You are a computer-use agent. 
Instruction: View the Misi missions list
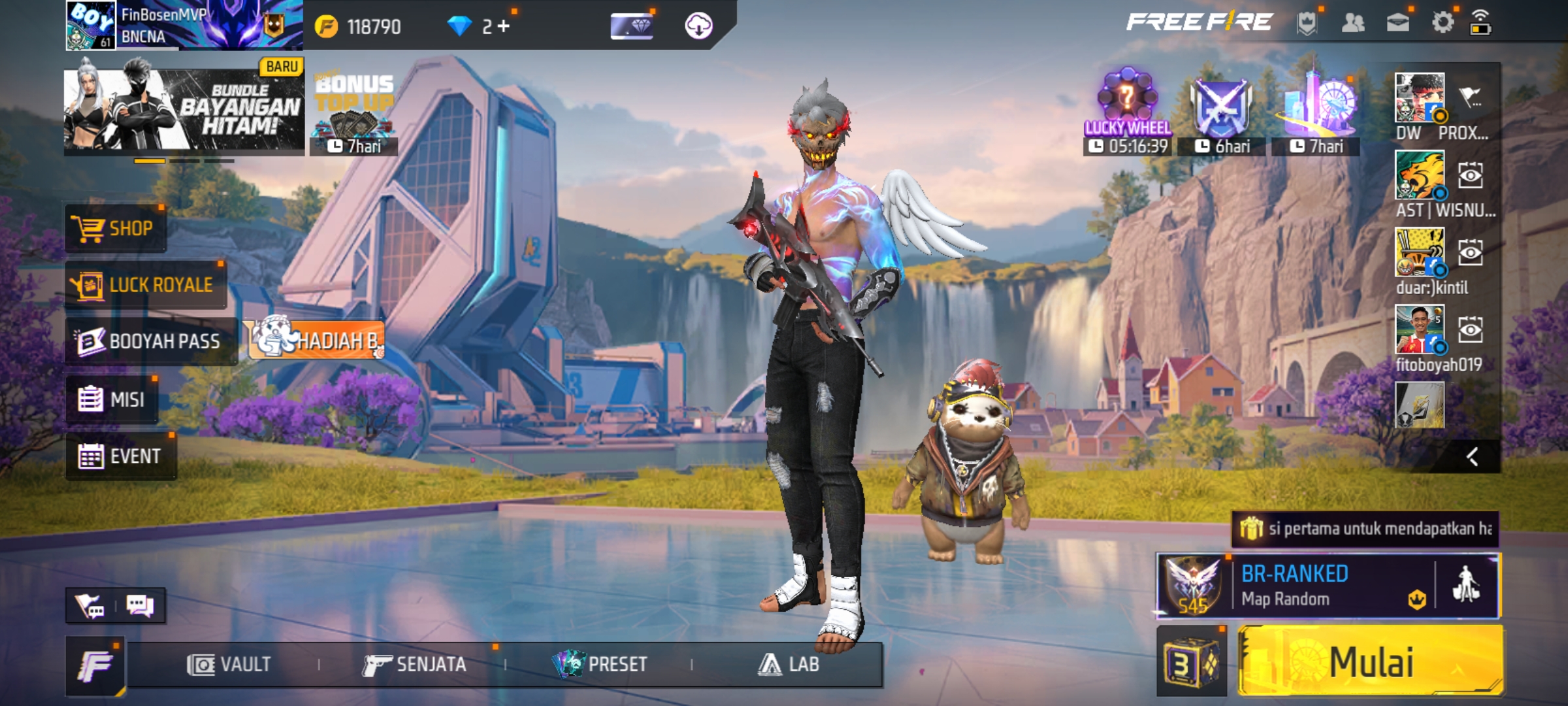point(112,399)
